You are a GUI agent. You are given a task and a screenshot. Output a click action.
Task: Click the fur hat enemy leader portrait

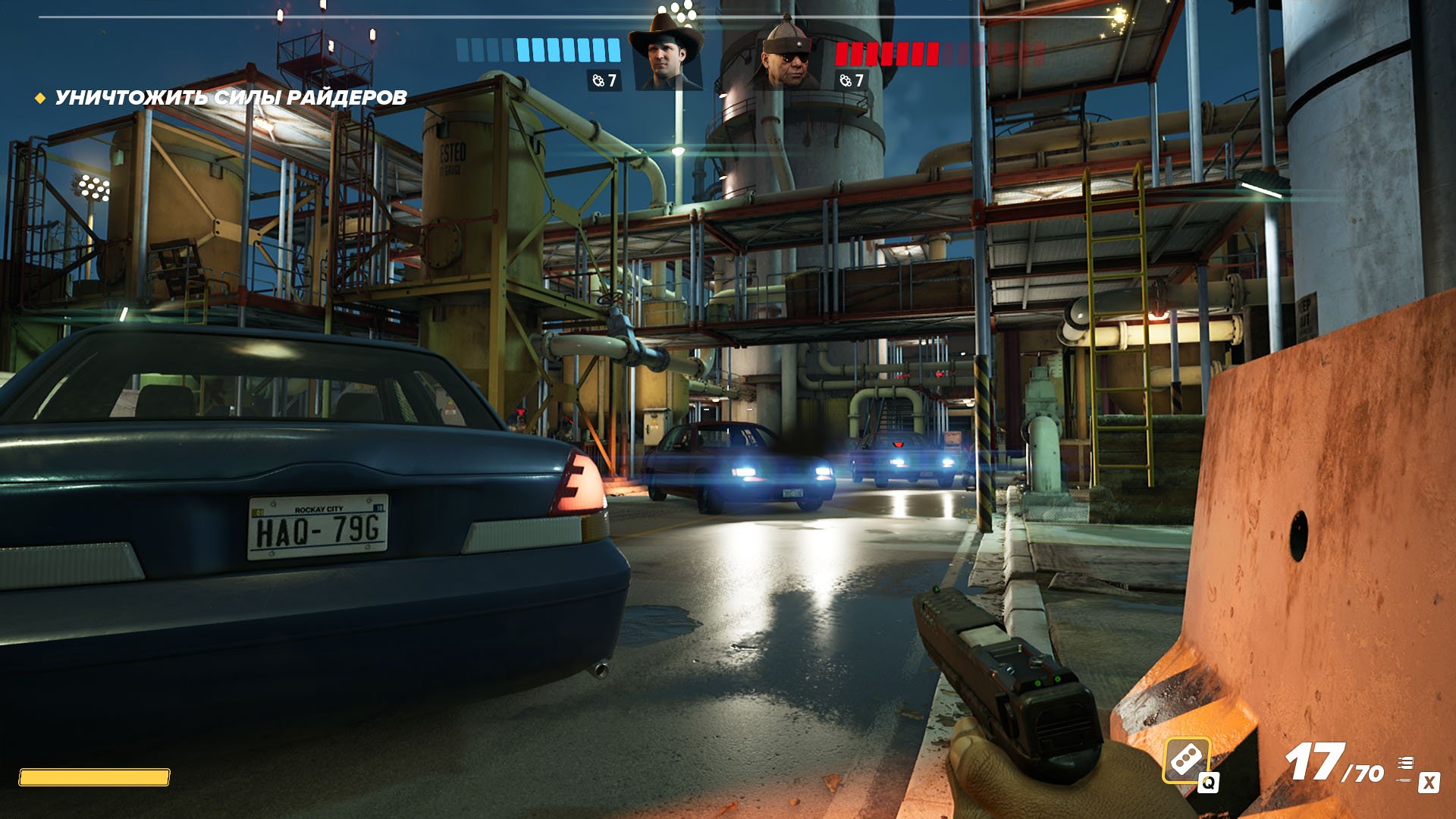point(789,55)
